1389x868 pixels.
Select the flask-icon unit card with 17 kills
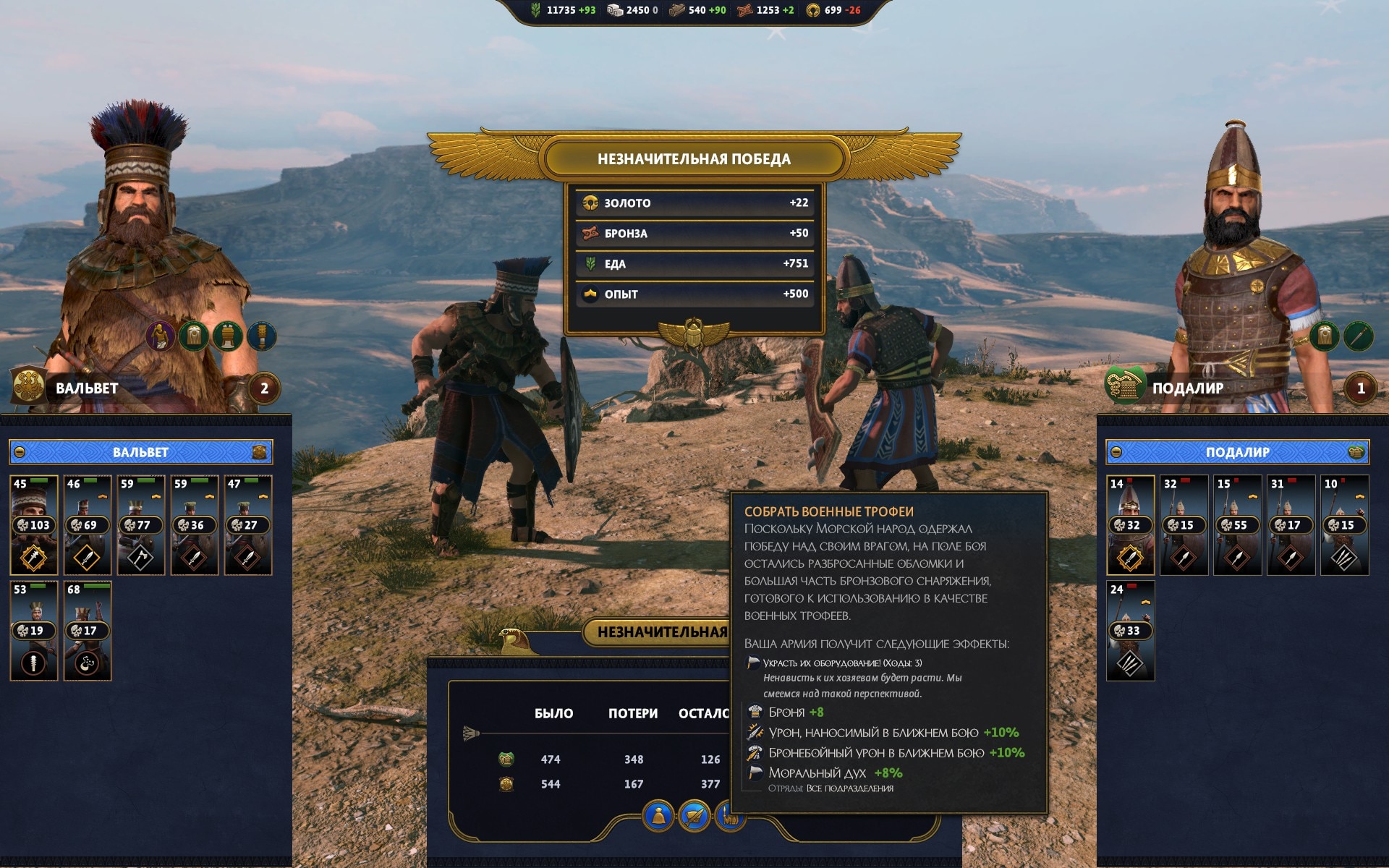click(88, 631)
